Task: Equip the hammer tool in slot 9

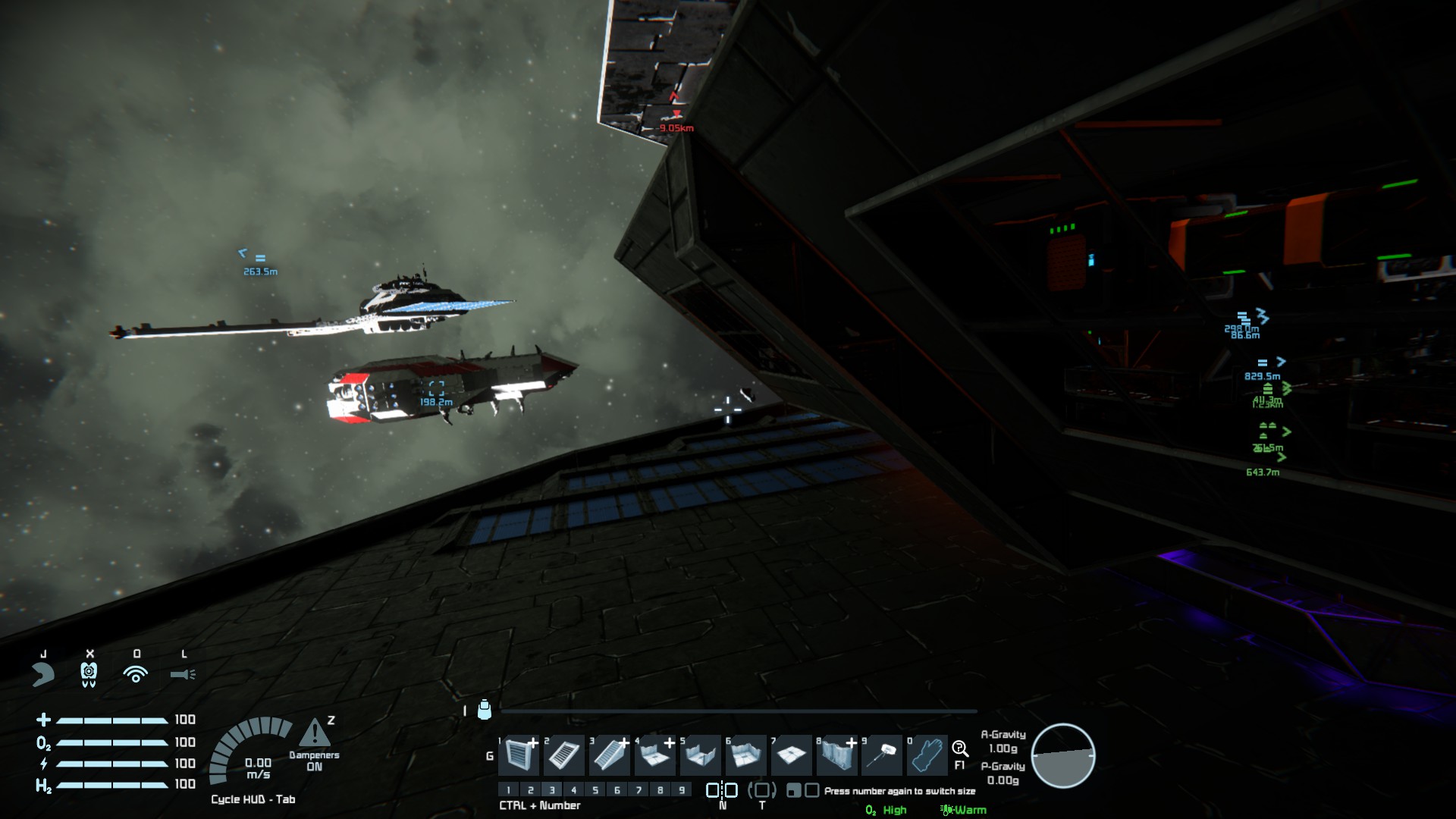Action: (883, 755)
